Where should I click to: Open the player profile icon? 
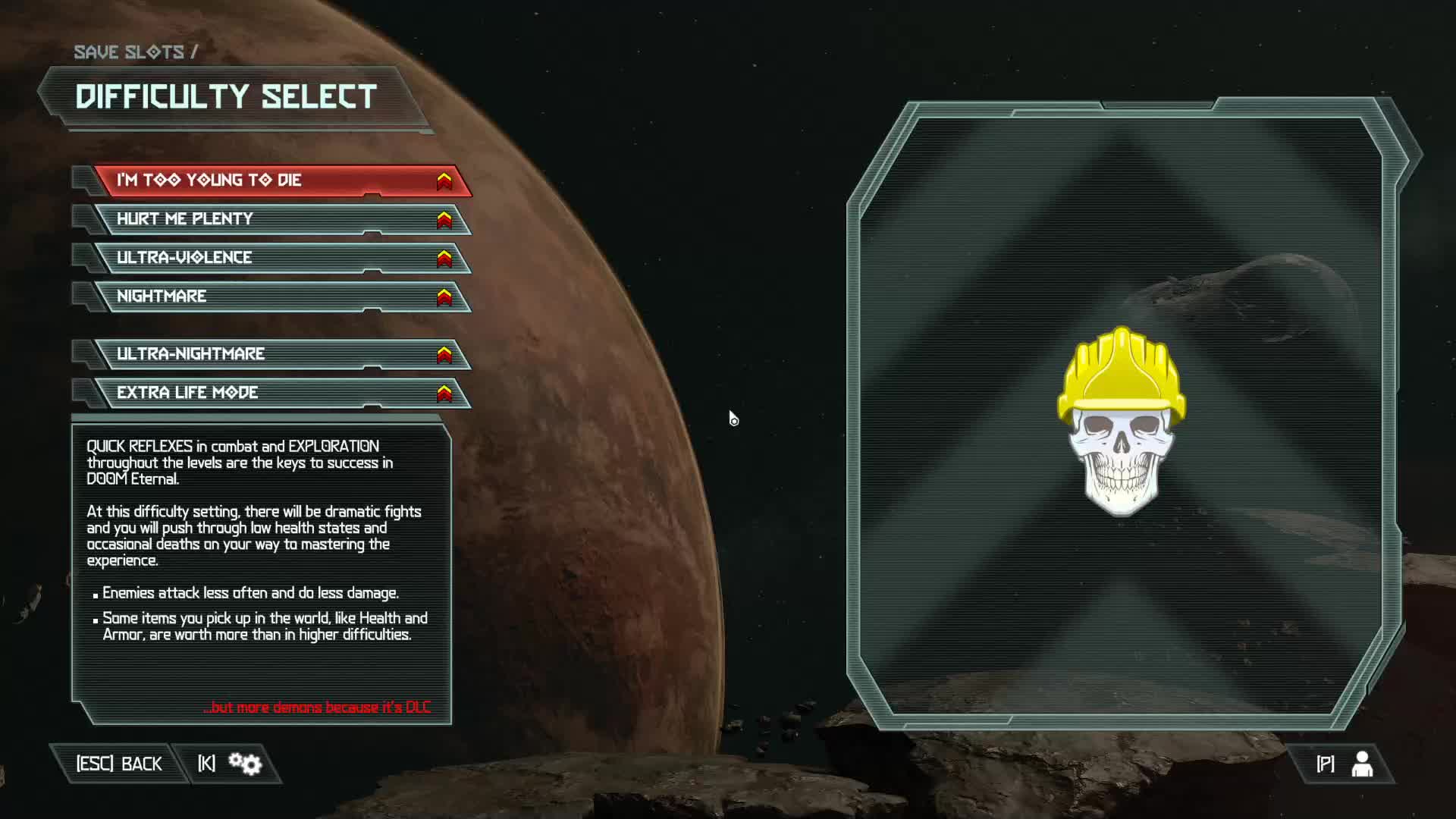click(1361, 764)
